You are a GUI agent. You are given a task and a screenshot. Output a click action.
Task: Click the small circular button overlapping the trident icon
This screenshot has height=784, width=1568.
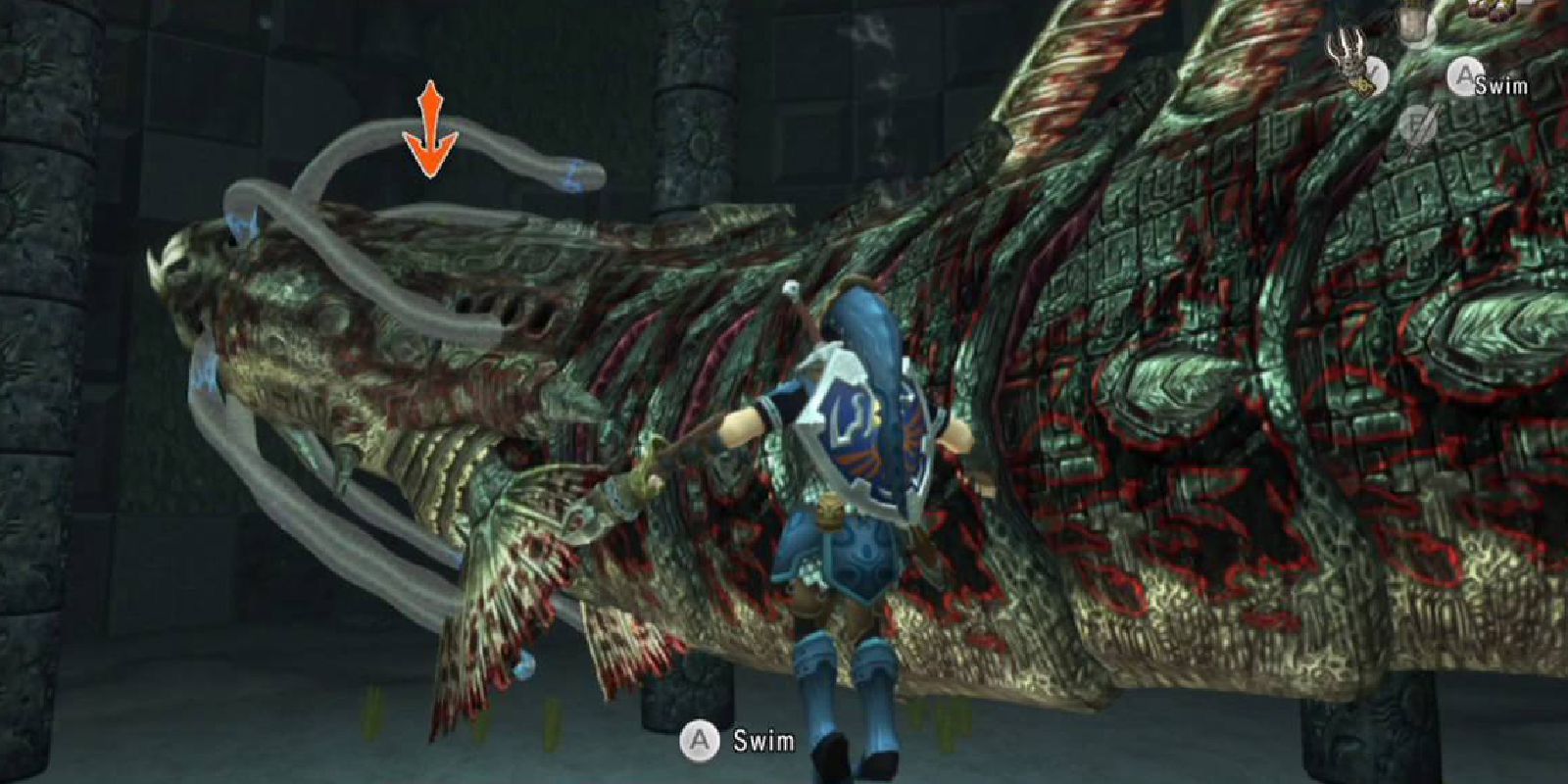1375,74
